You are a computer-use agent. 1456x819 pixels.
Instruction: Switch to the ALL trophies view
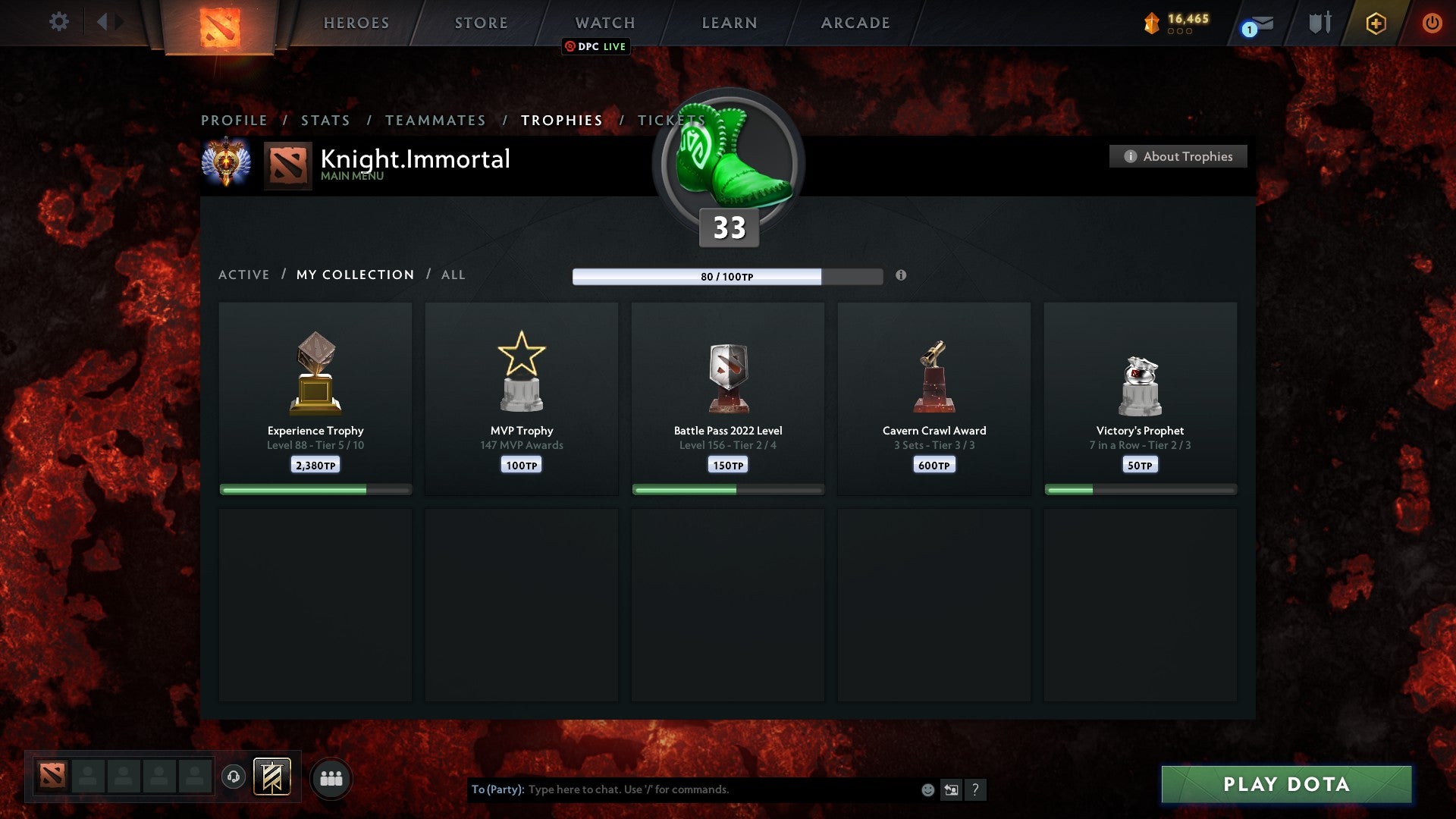[x=453, y=275]
